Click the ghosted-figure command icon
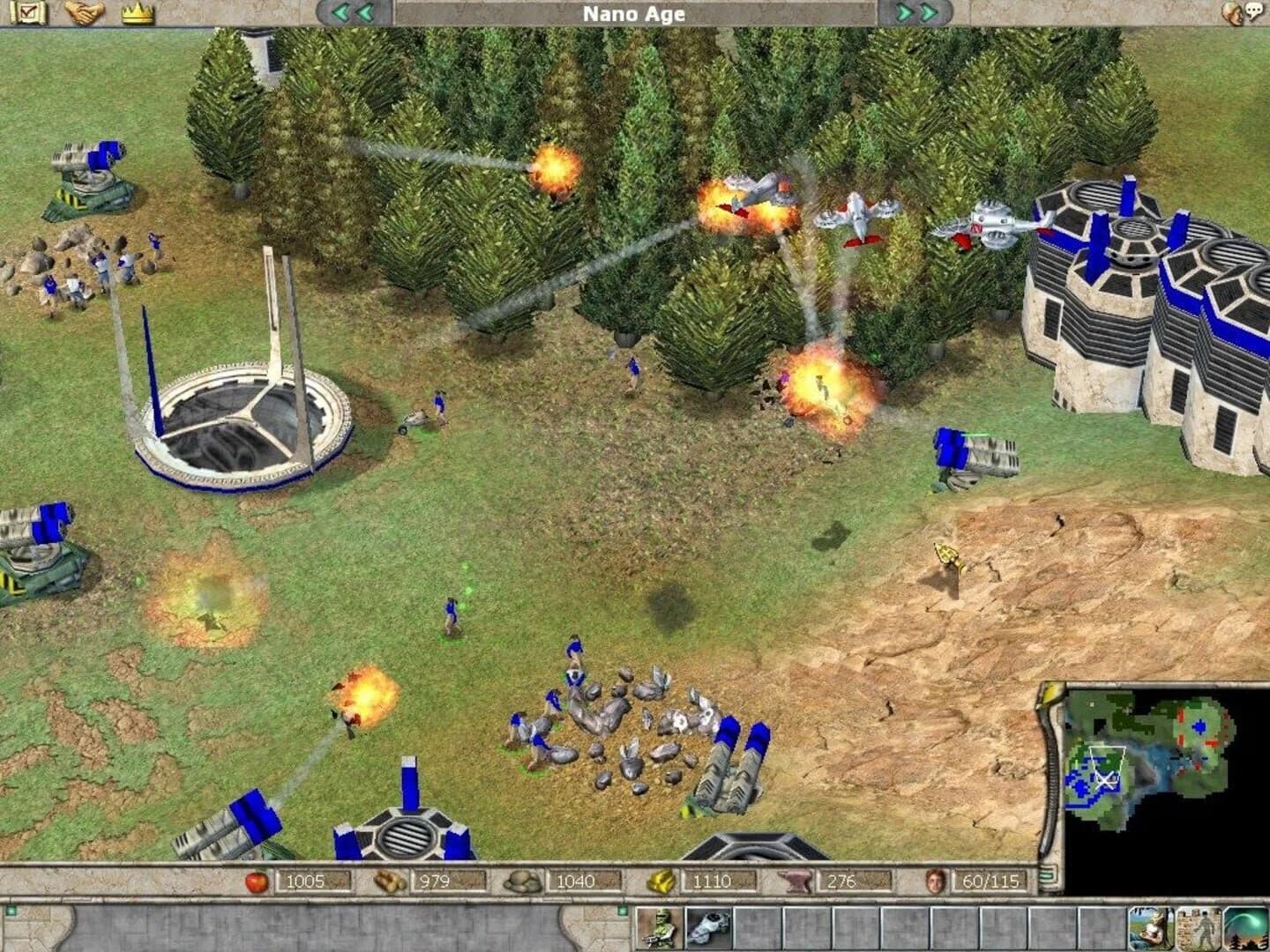Viewport: 1270px width, 952px height. pyautogui.click(x=1199, y=930)
